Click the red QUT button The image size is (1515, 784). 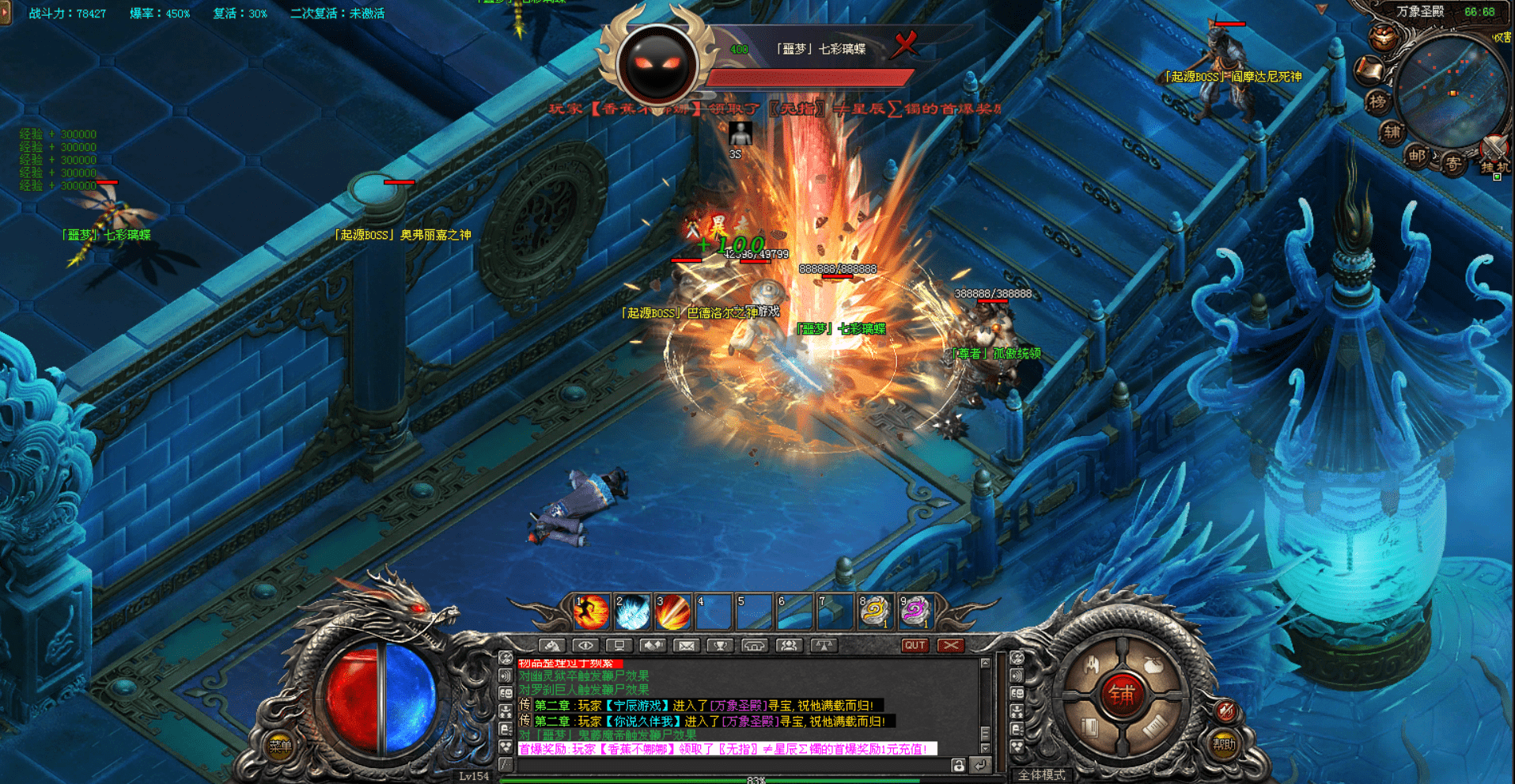tap(915, 646)
